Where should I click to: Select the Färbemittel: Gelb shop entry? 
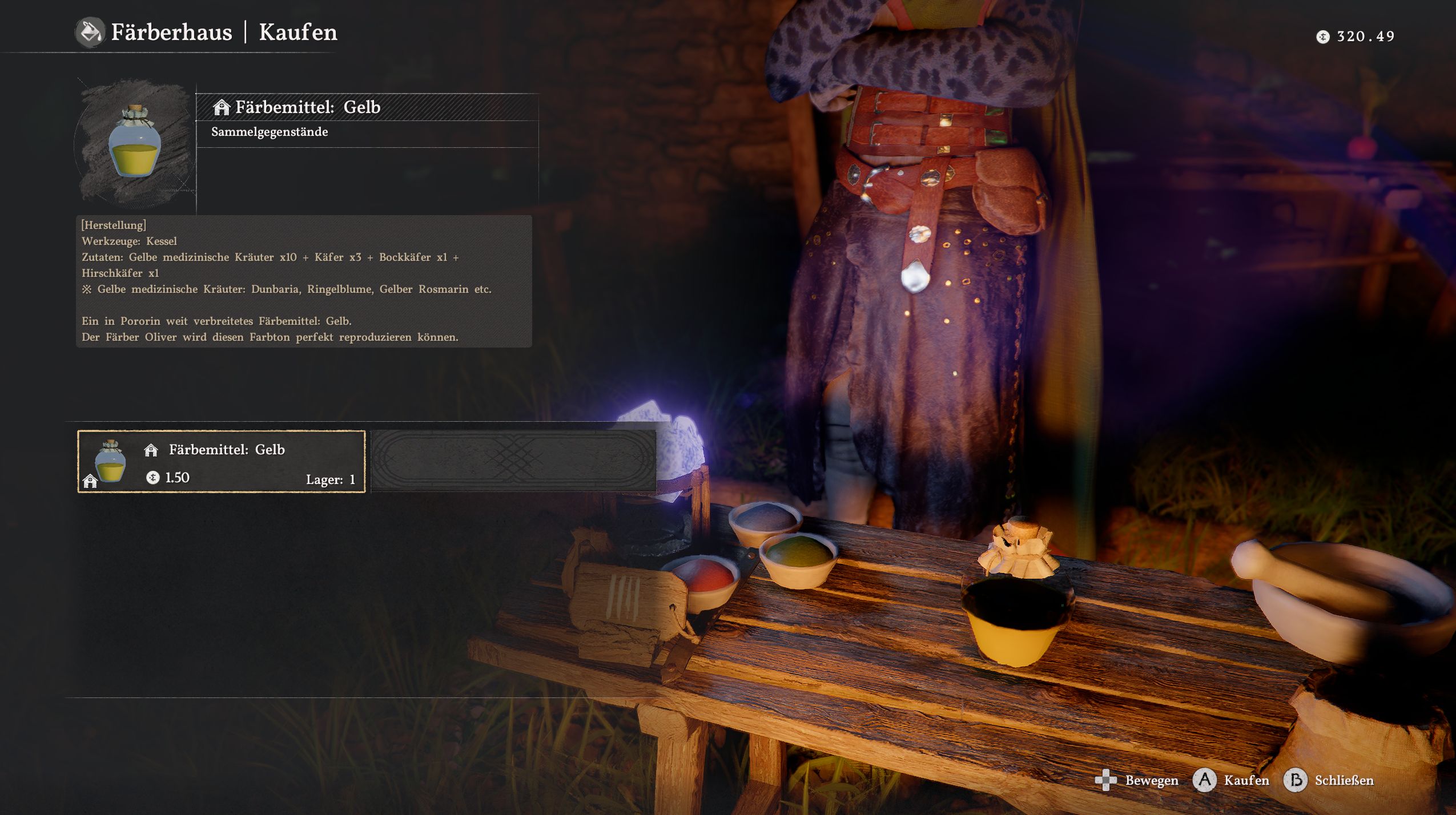(222, 462)
